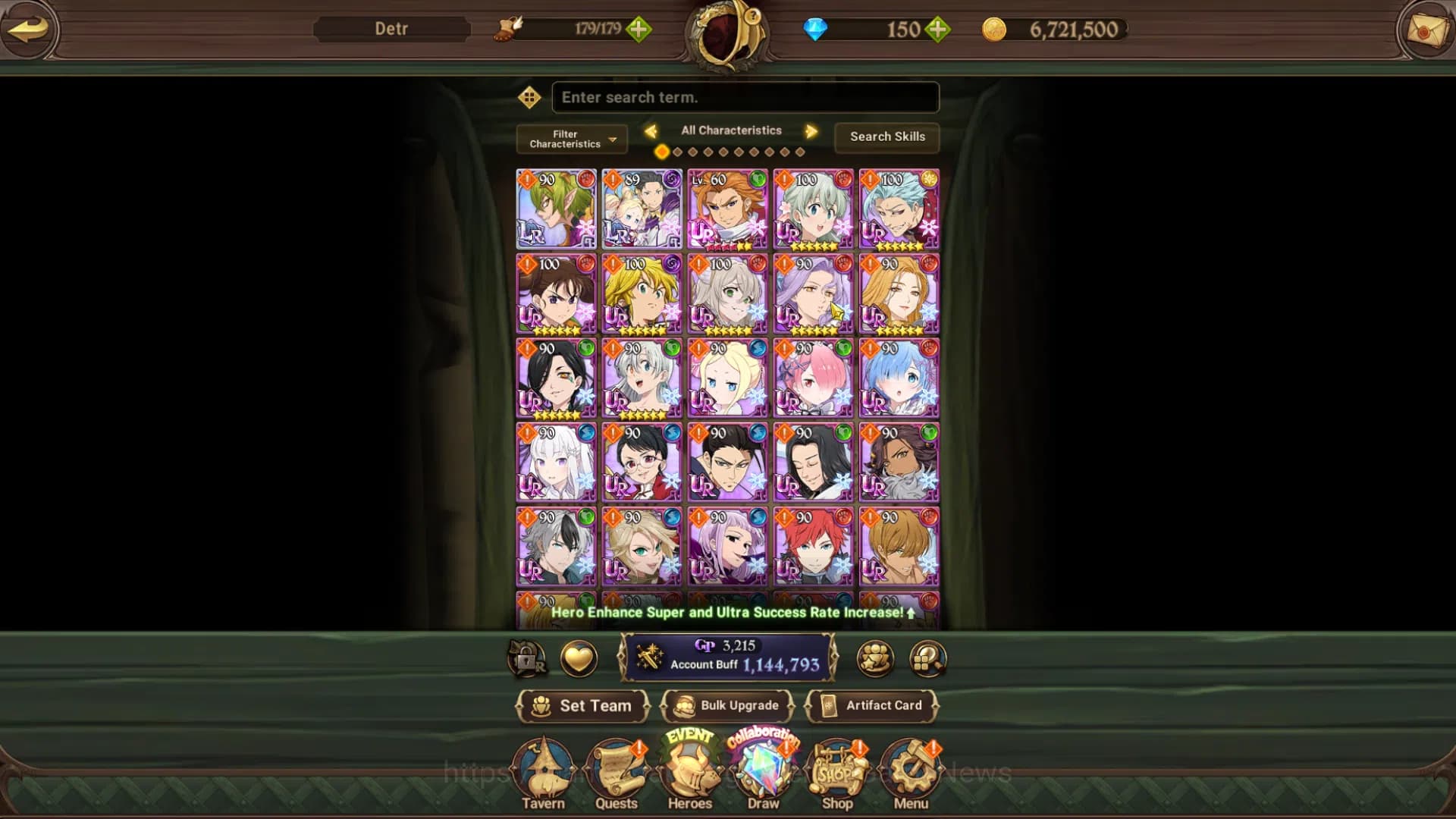Toggle the lock filter for heroes

(x=527, y=658)
